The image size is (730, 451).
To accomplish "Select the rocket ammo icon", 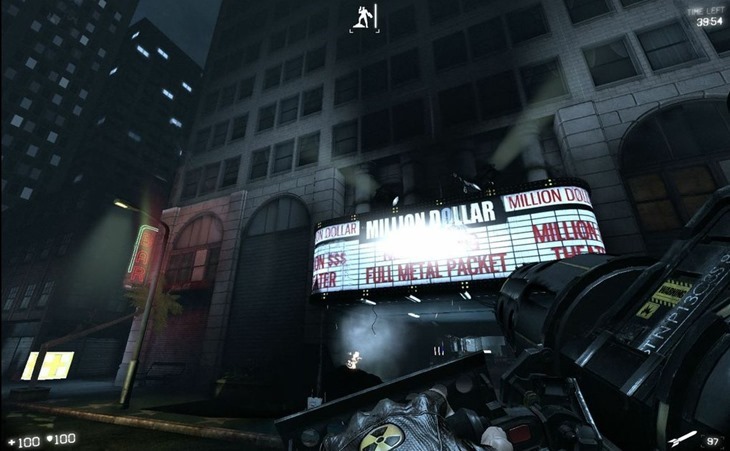I will pos(683,438).
